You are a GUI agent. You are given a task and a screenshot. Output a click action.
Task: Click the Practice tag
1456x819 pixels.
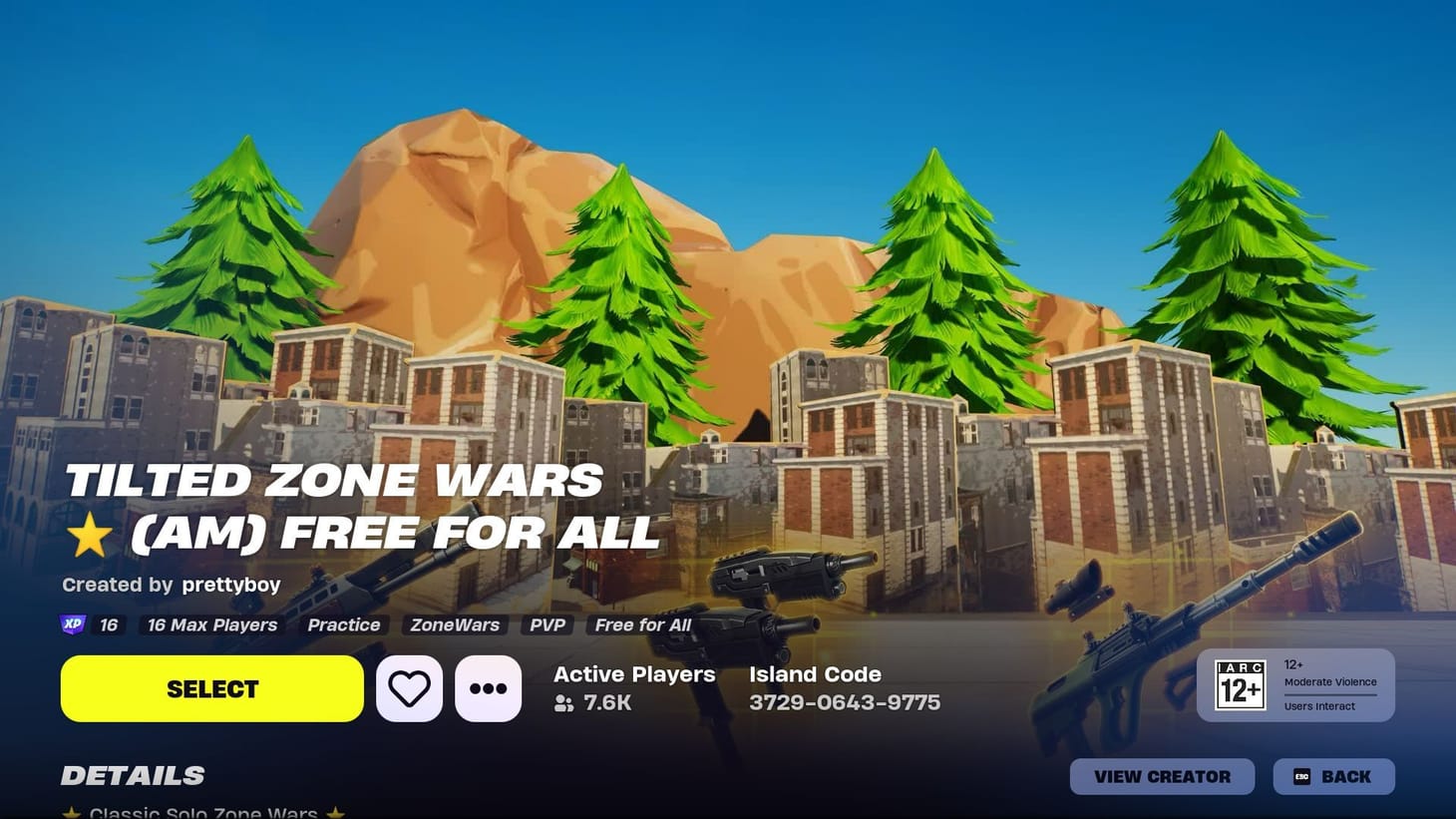[x=342, y=624]
